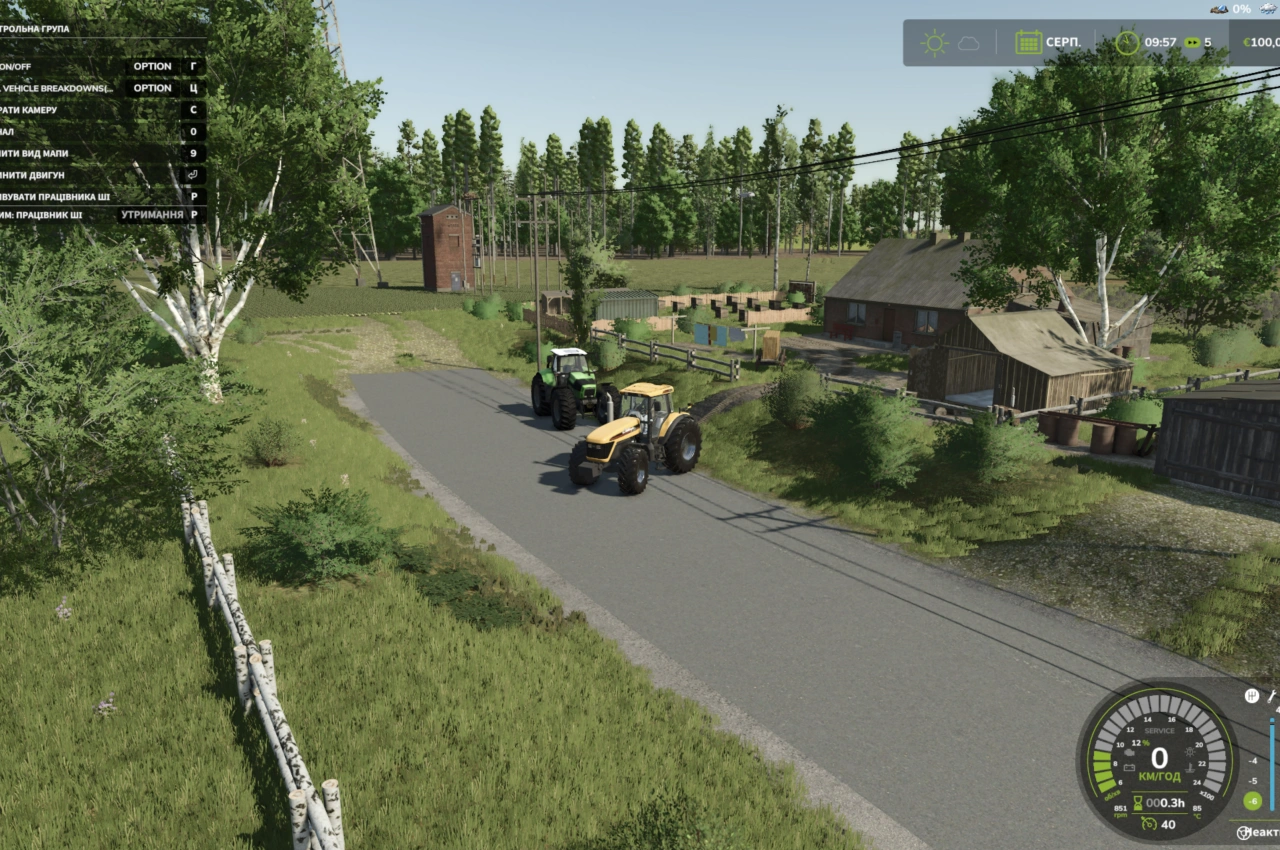Click the steering wheel icon
Image resolution: width=1280 pixels, height=850 pixels.
point(1244,832)
